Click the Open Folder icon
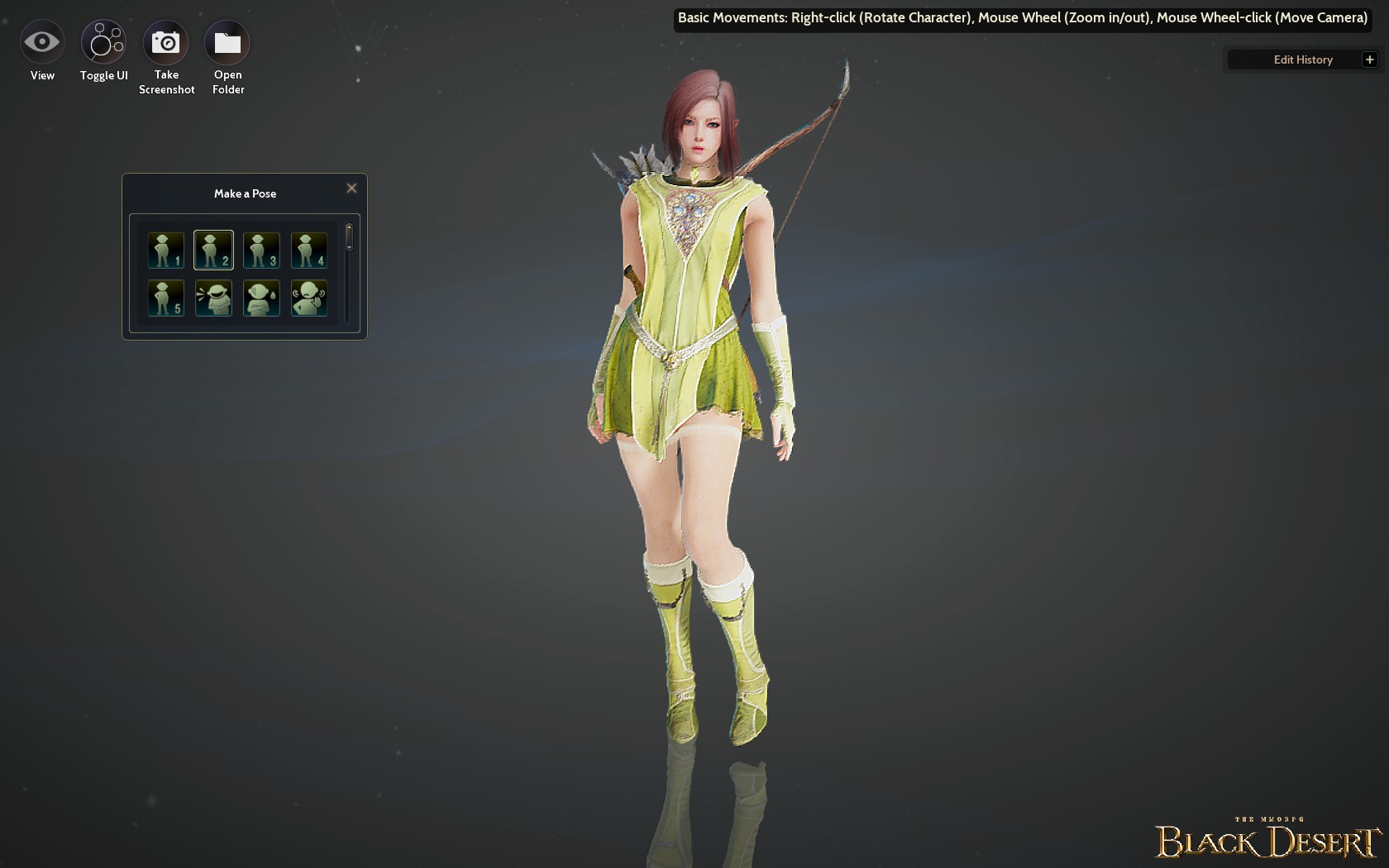The width and height of the screenshot is (1389, 868). pyautogui.click(x=227, y=41)
